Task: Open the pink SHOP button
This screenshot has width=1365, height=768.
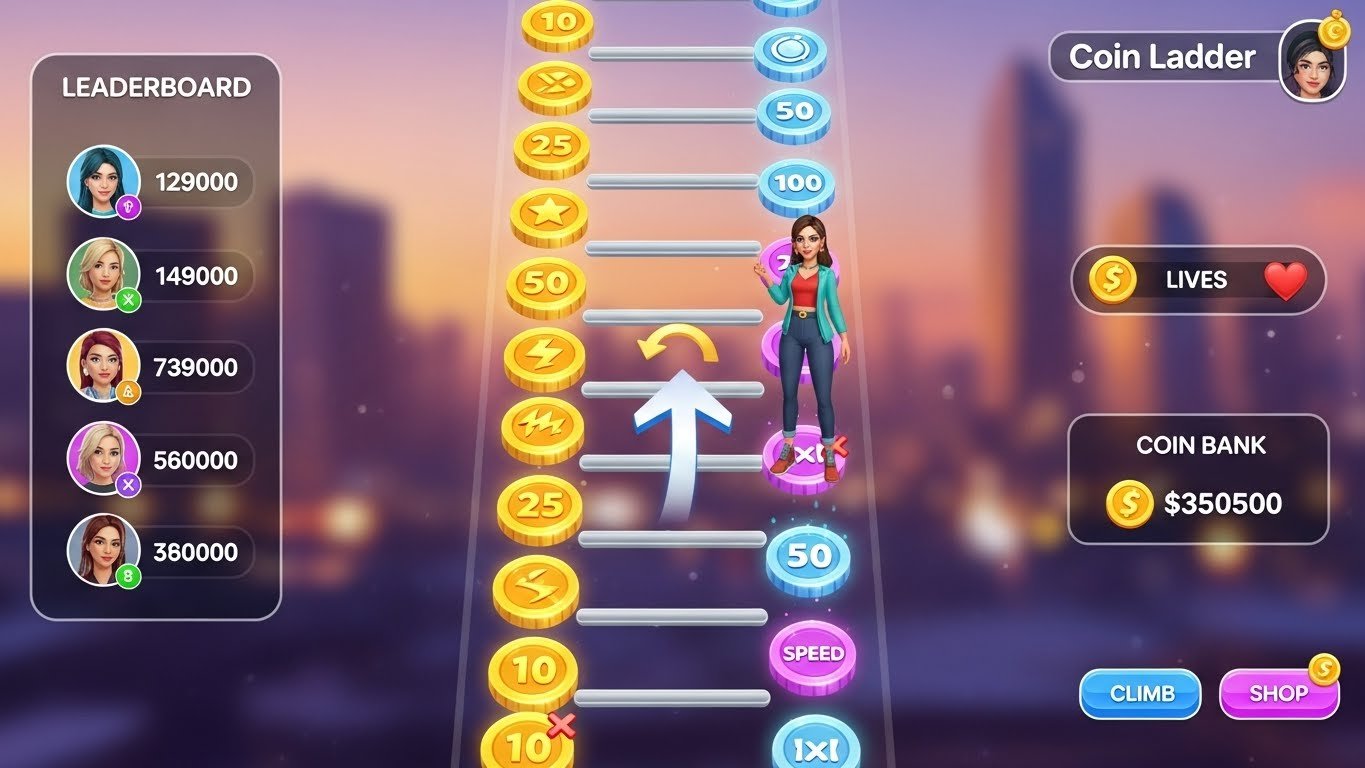Action: pos(1278,693)
